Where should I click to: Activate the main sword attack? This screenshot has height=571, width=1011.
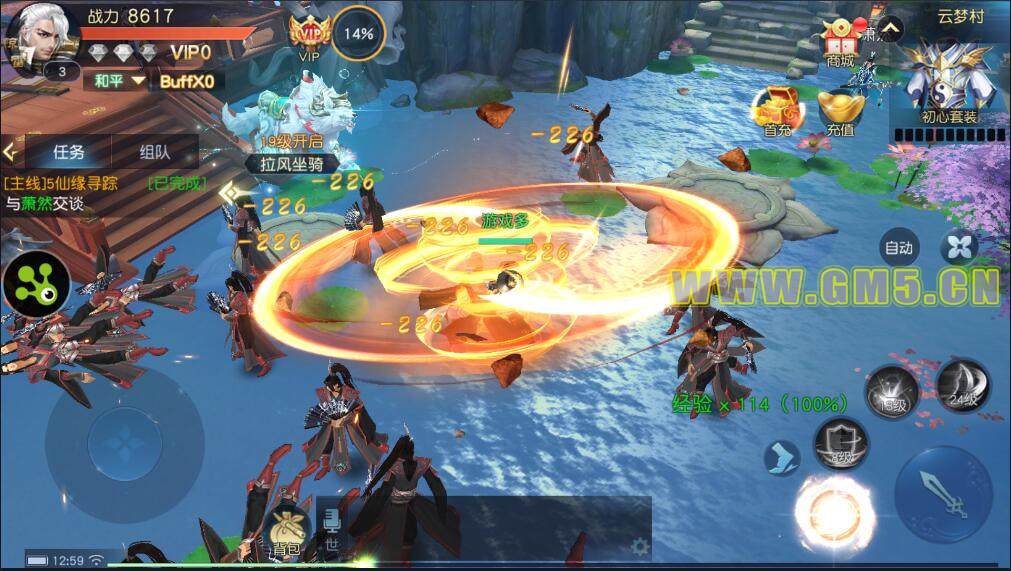point(943,491)
